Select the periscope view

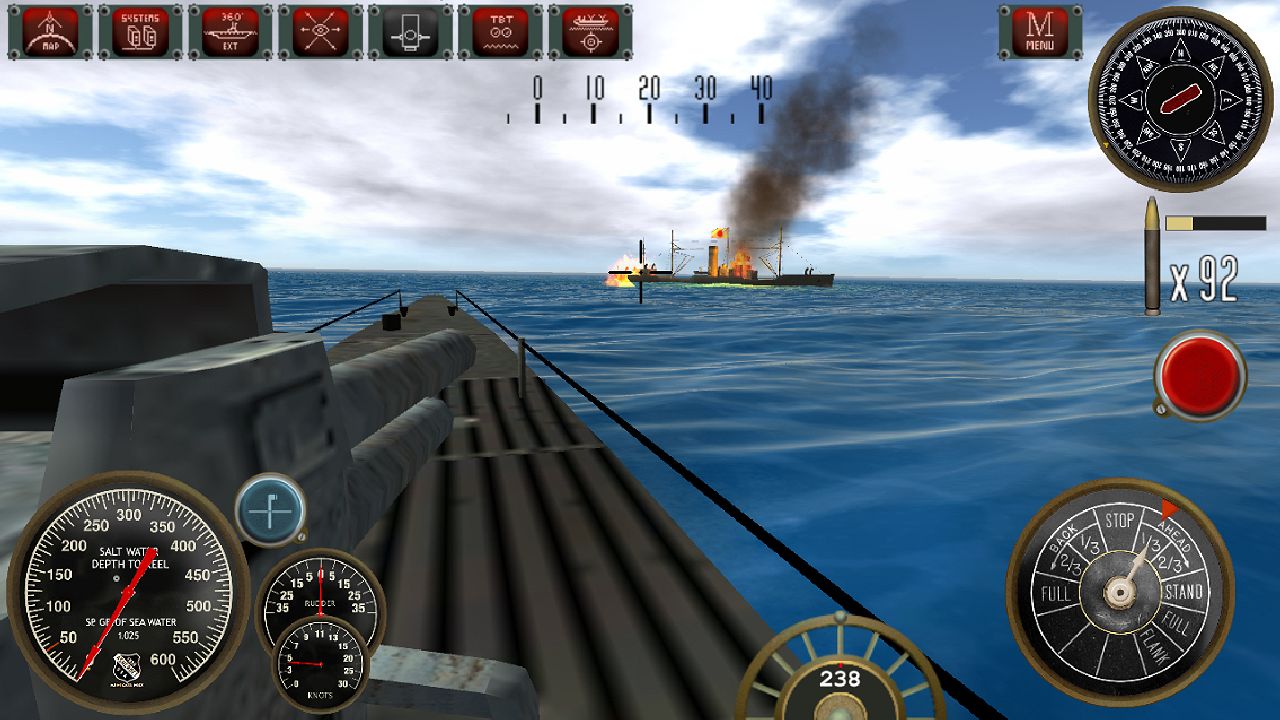[411, 30]
